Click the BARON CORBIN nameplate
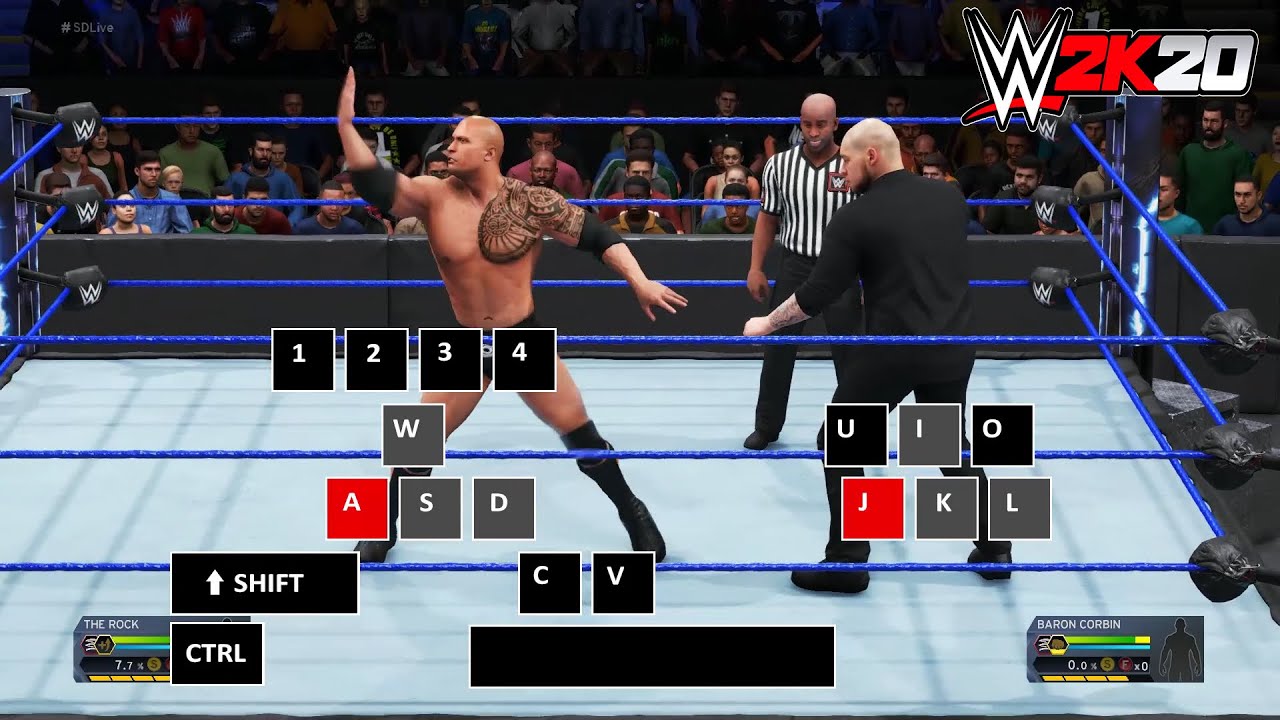1280x720 pixels. tap(1077, 624)
